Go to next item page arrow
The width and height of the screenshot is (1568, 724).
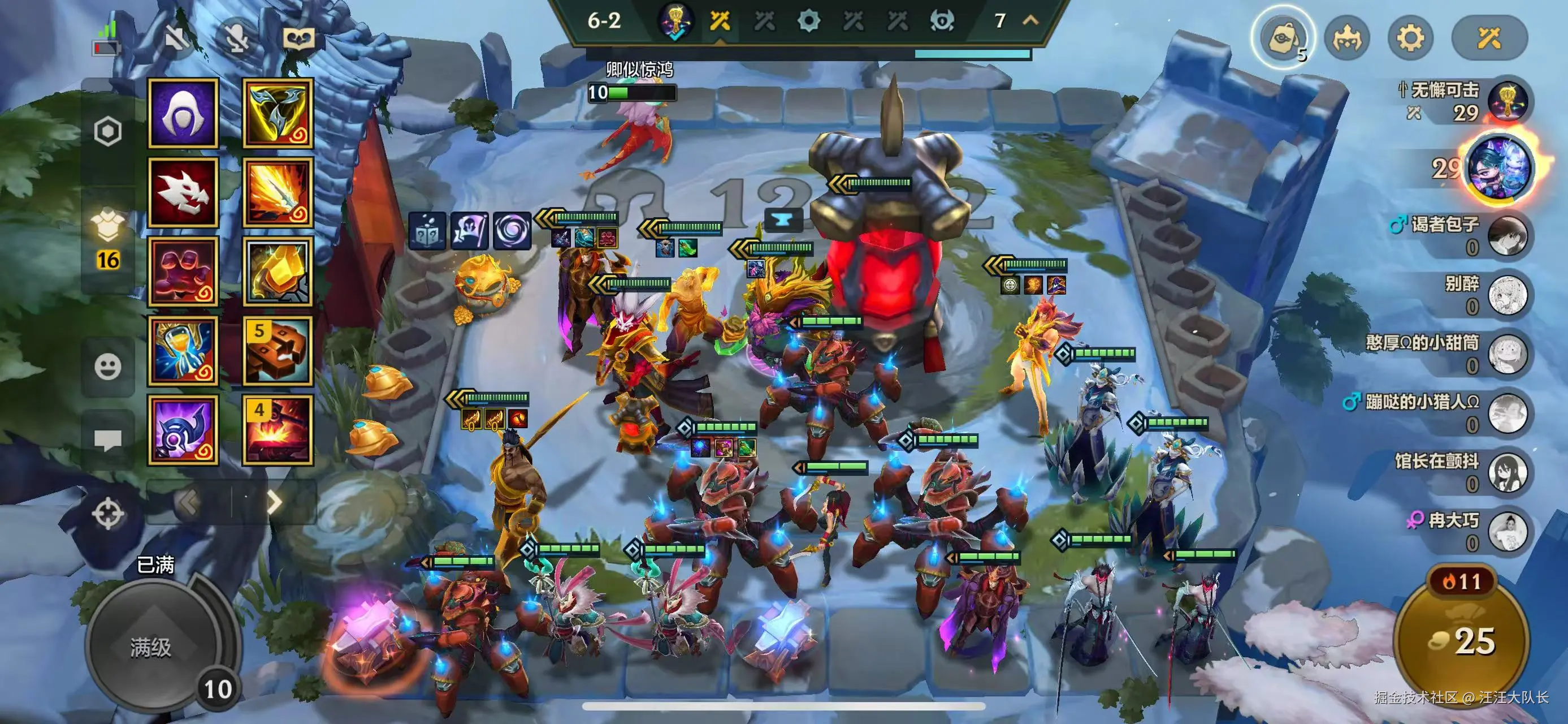click(x=275, y=502)
